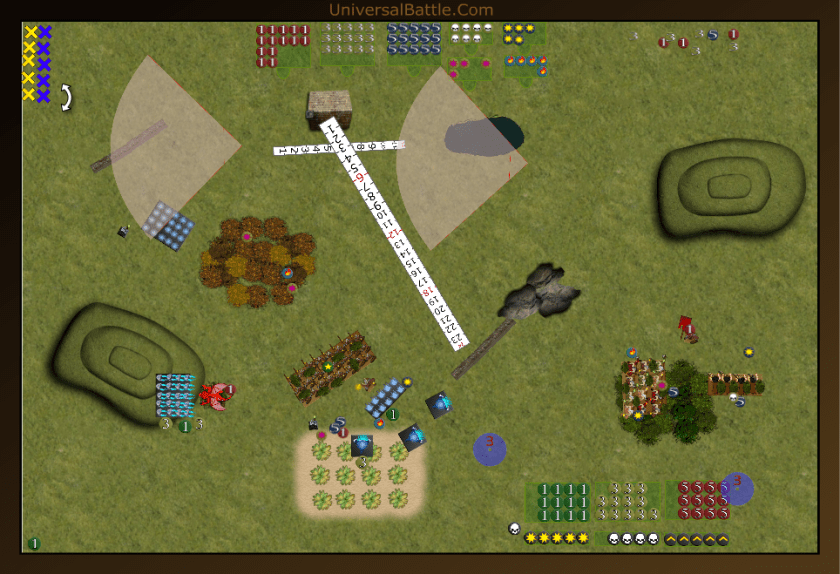Click the UniversalBattle.Com title text

coord(410,10)
